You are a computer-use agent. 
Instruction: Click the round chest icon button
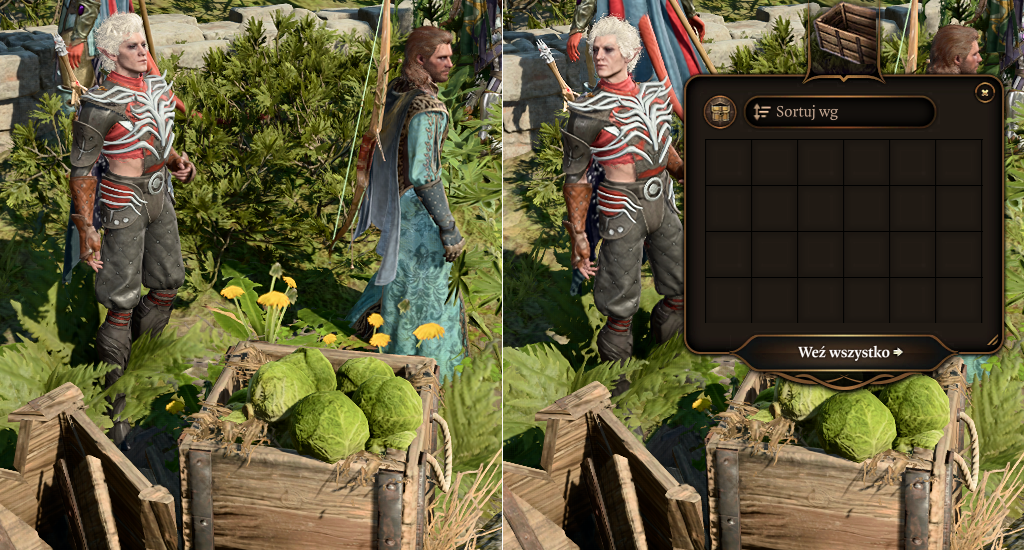[x=719, y=112]
